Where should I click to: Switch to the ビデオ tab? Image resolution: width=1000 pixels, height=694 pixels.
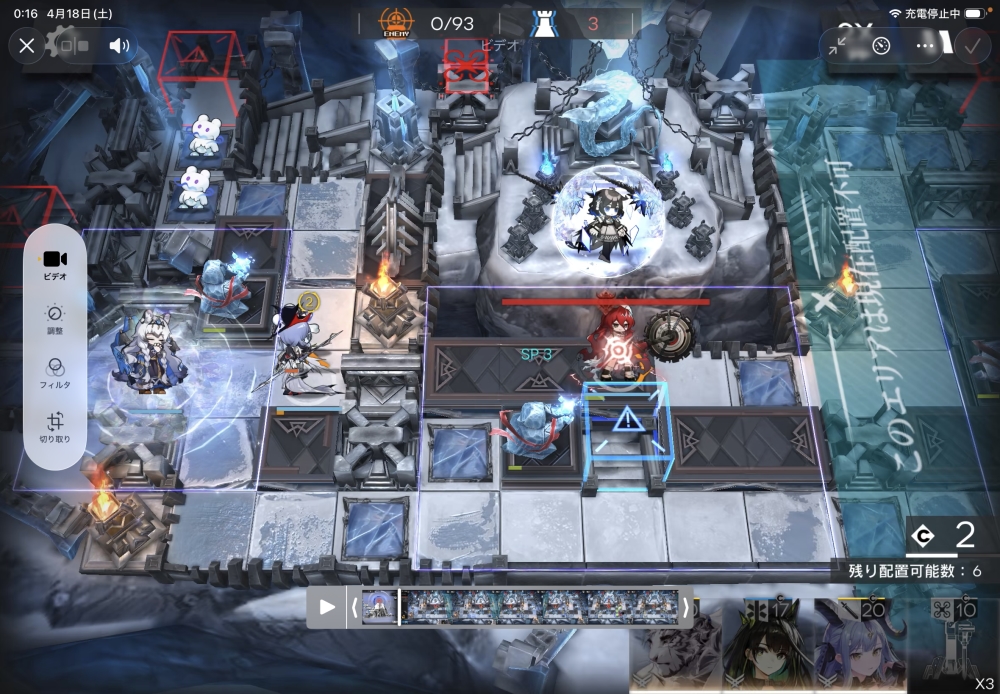point(56,264)
